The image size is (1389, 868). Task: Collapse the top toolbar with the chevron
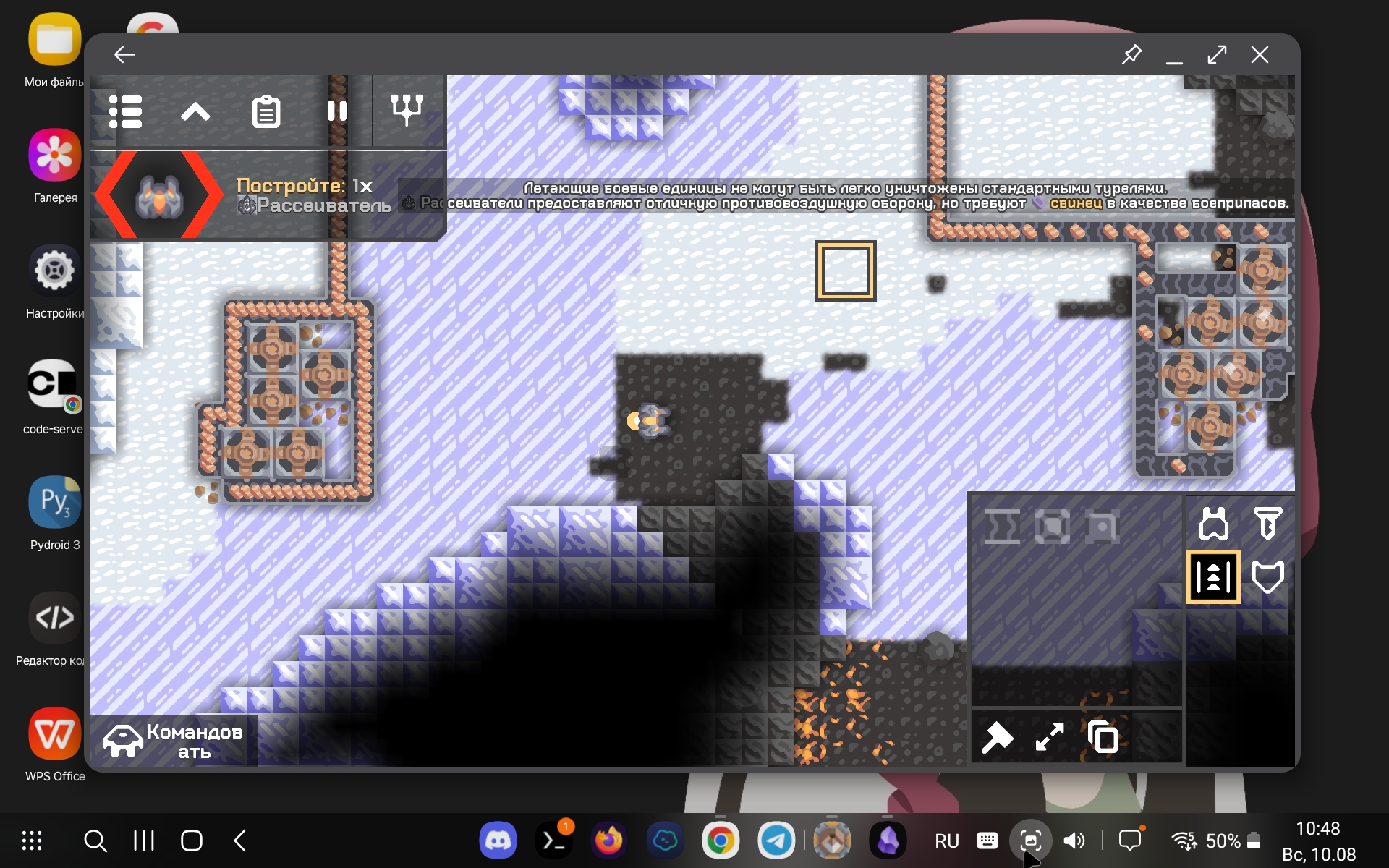[195, 111]
